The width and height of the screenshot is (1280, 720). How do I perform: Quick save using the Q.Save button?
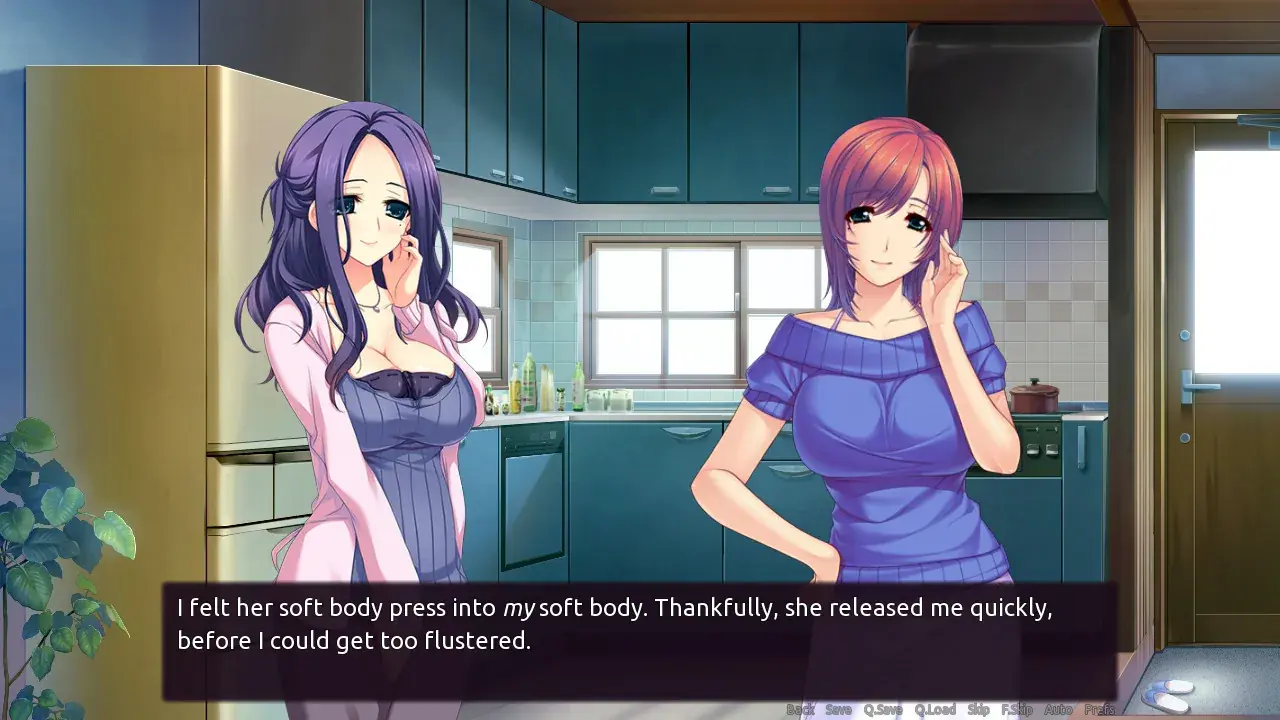point(883,710)
